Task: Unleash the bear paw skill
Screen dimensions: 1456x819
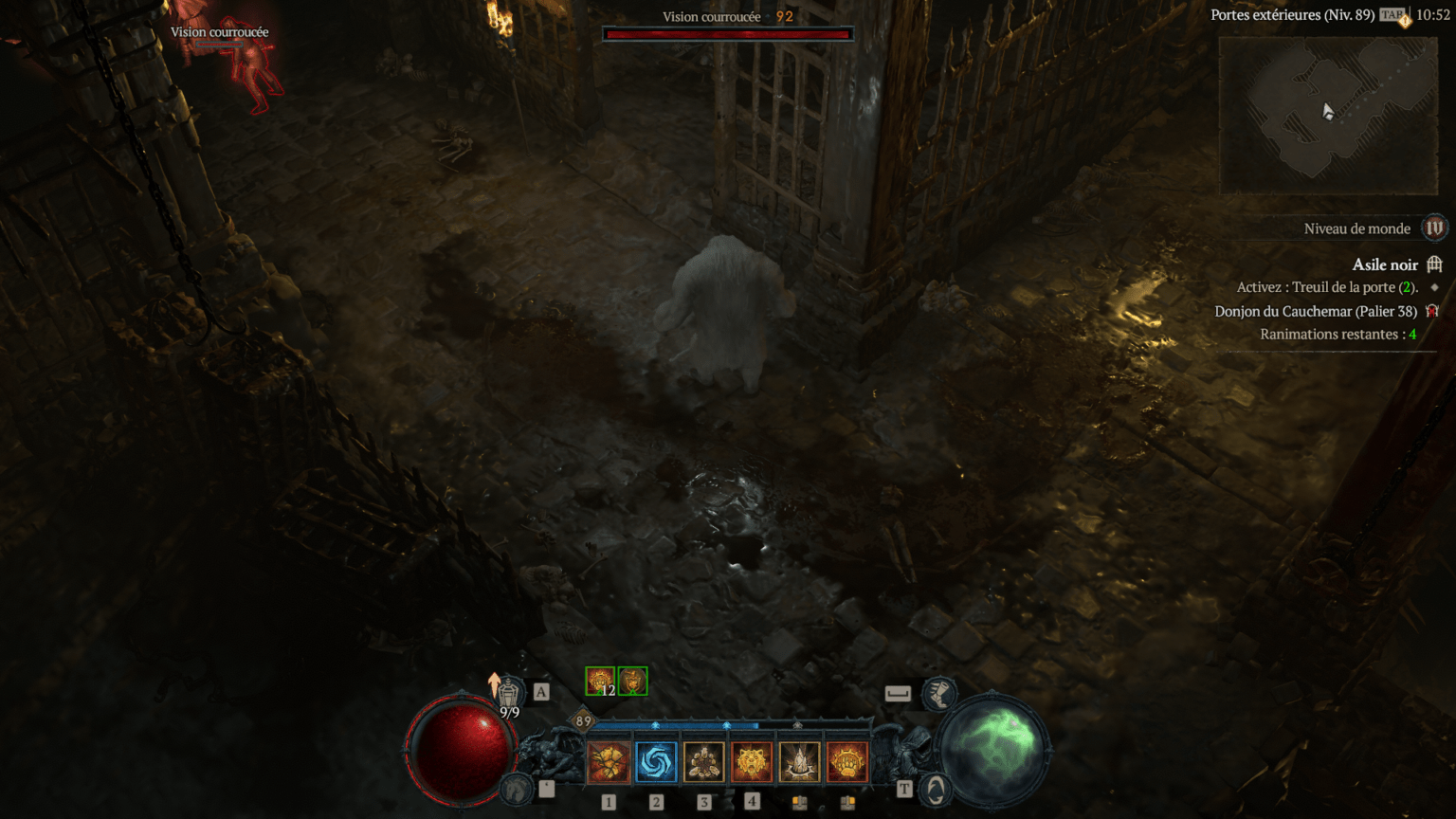Action: [846, 762]
